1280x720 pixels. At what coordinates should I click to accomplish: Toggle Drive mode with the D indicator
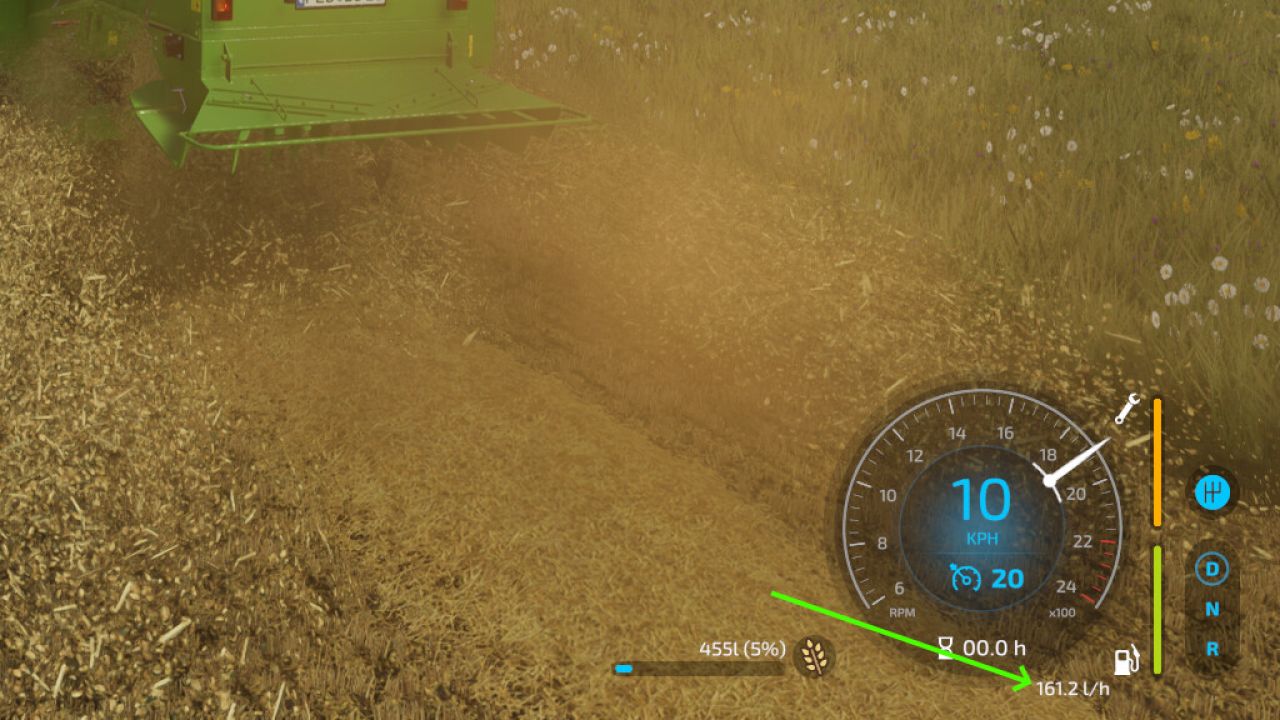pyautogui.click(x=1213, y=570)
